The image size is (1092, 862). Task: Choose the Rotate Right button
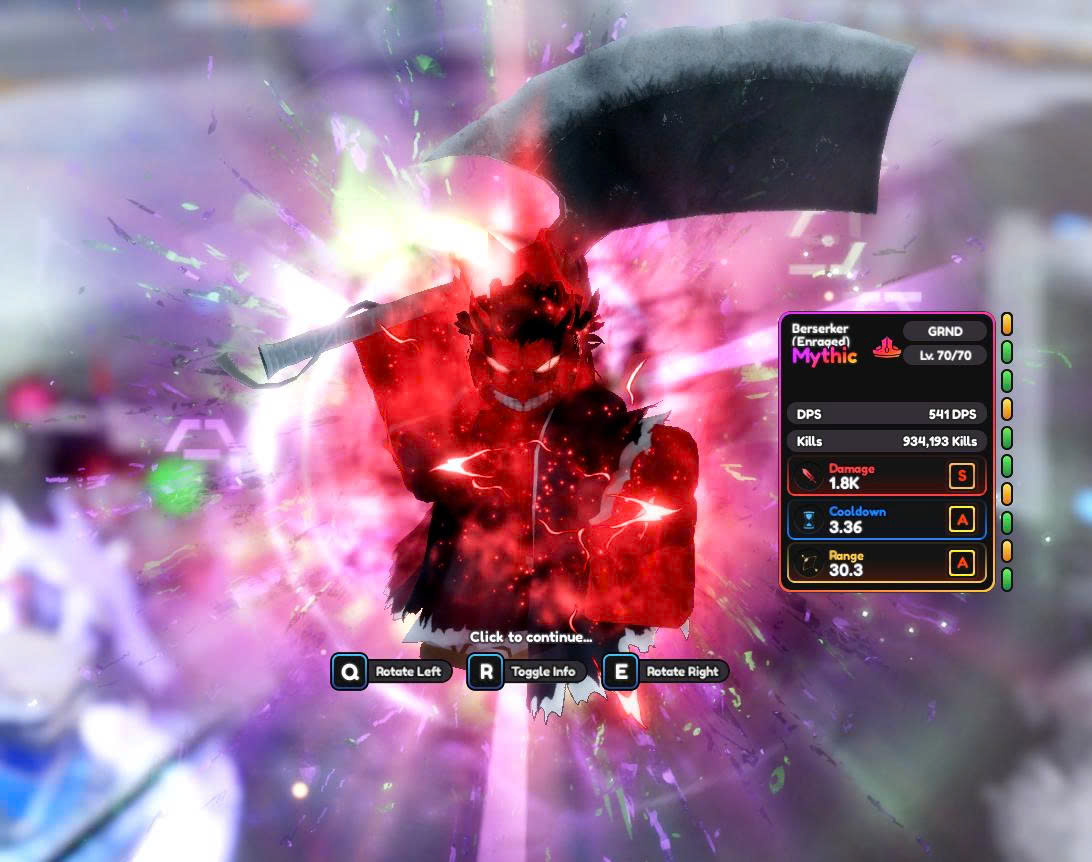[666, 672]
